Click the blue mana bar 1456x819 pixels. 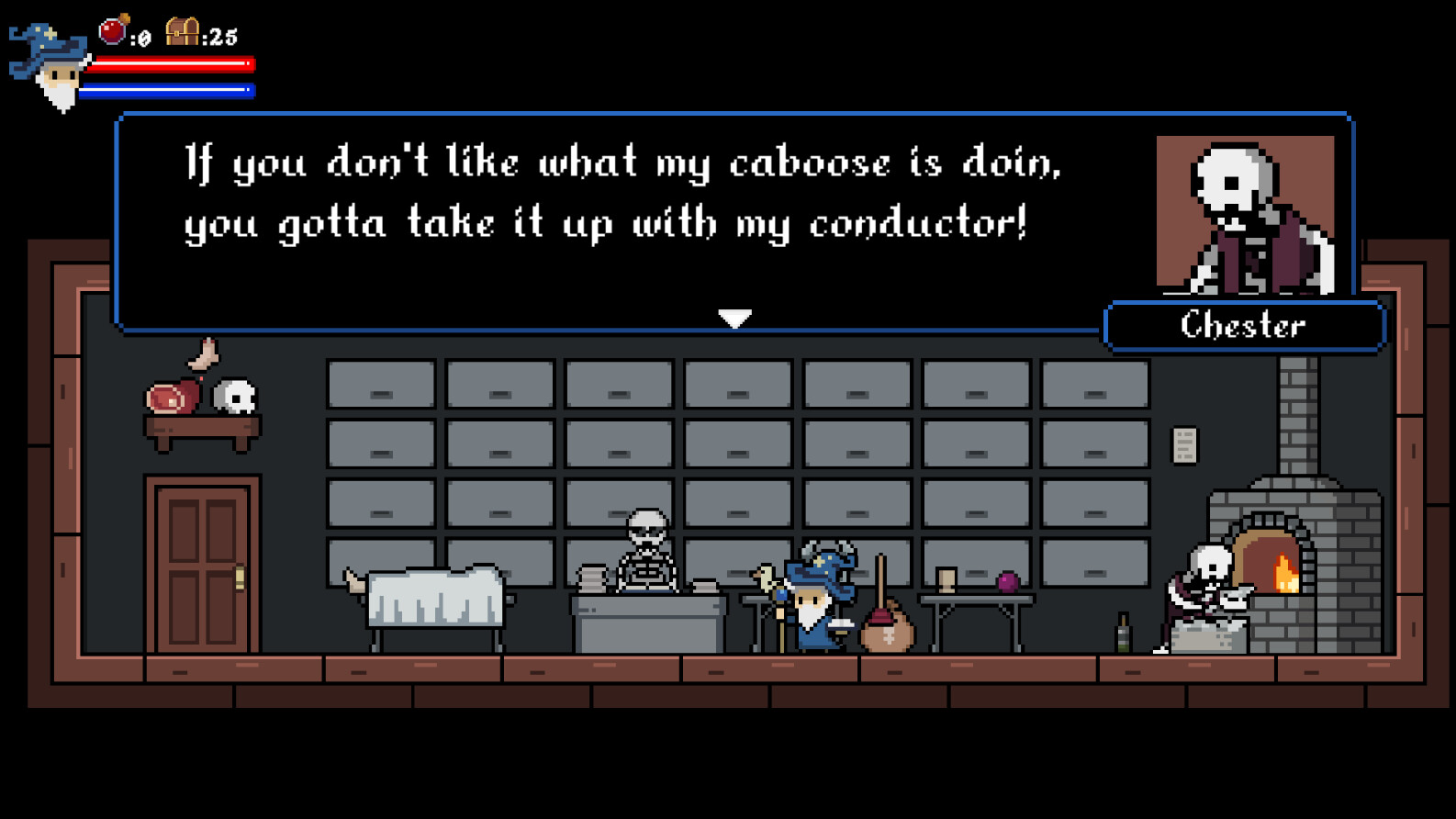click(170, 89)
